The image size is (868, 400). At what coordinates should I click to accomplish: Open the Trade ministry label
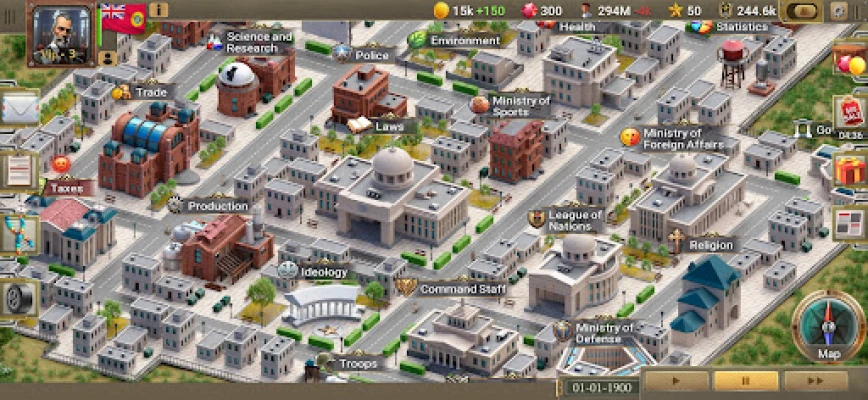click(150, 92)
